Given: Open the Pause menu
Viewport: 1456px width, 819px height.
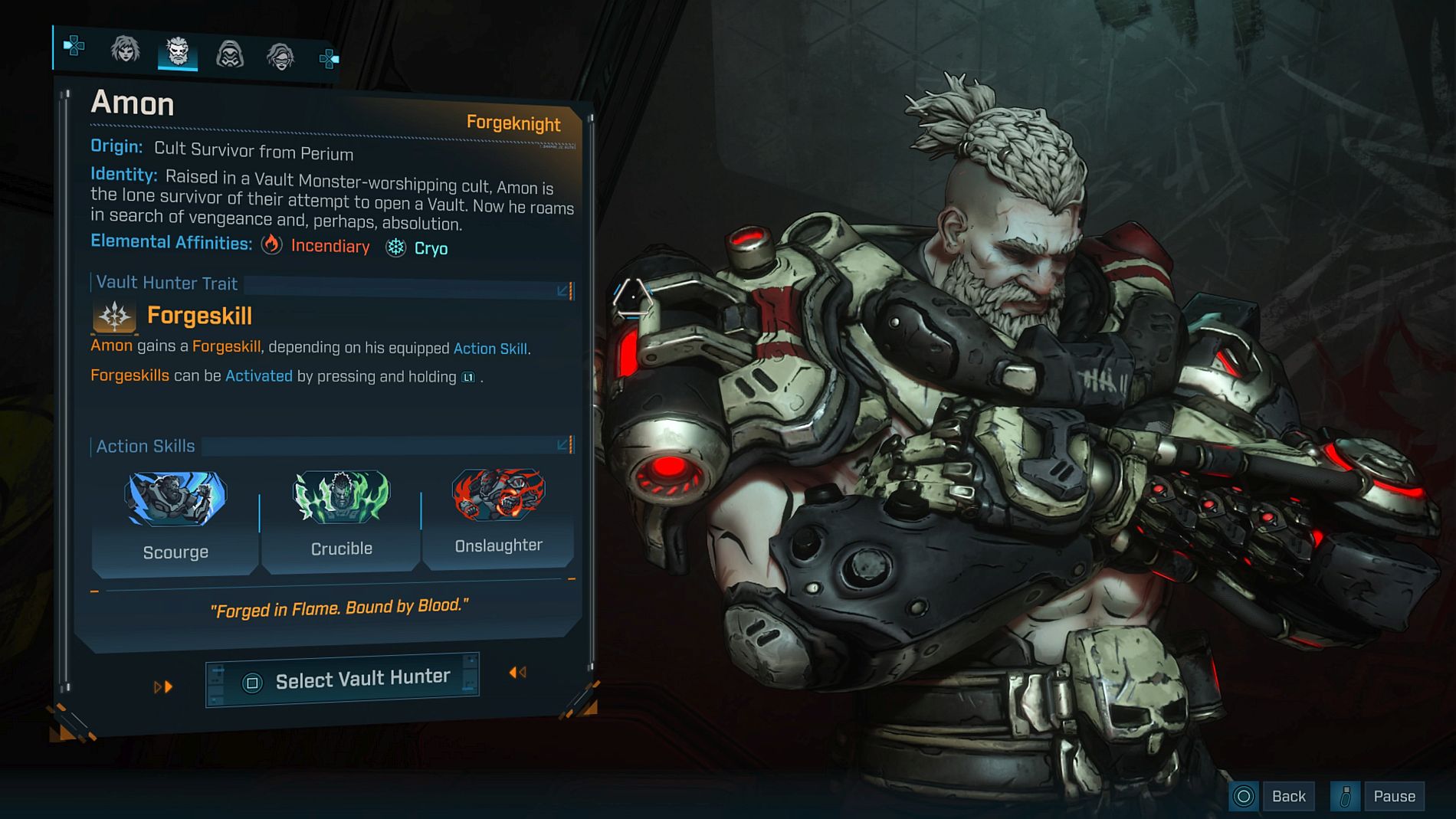Looking at the screenshot, I should pyautogui.click(x=1378, y=796).
